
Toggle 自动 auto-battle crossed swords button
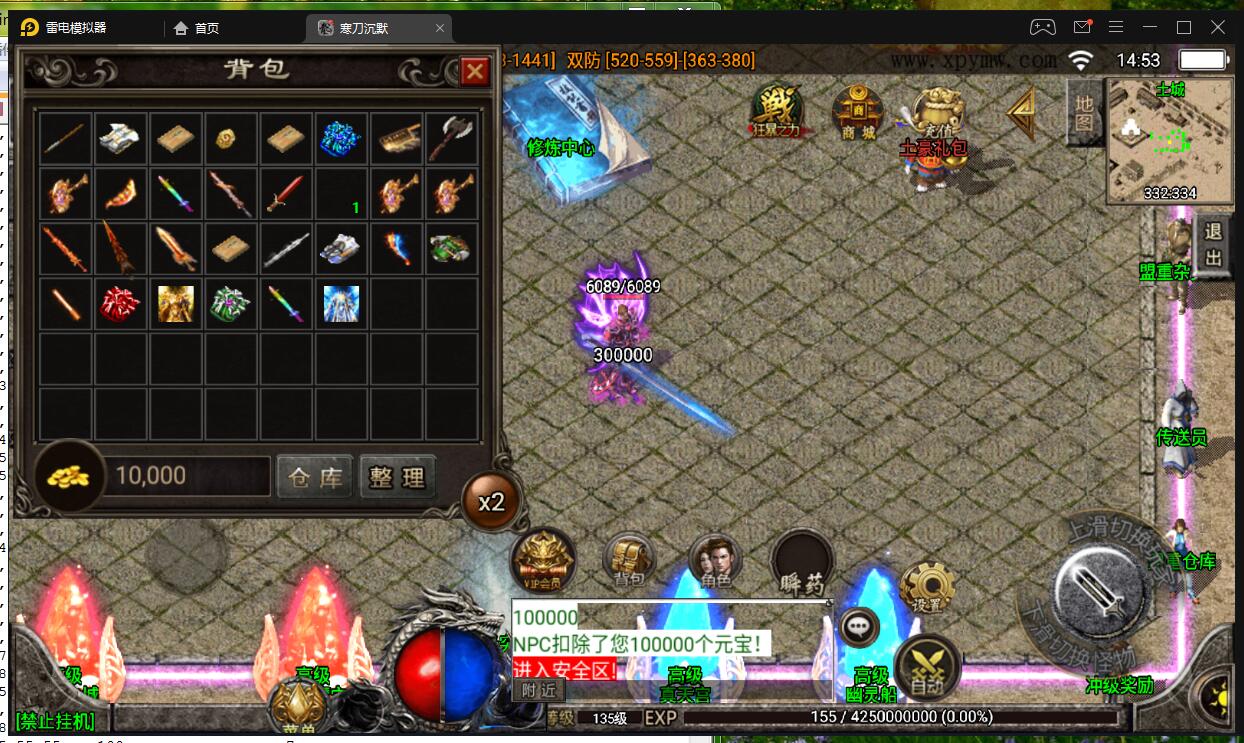pos(927,665)
